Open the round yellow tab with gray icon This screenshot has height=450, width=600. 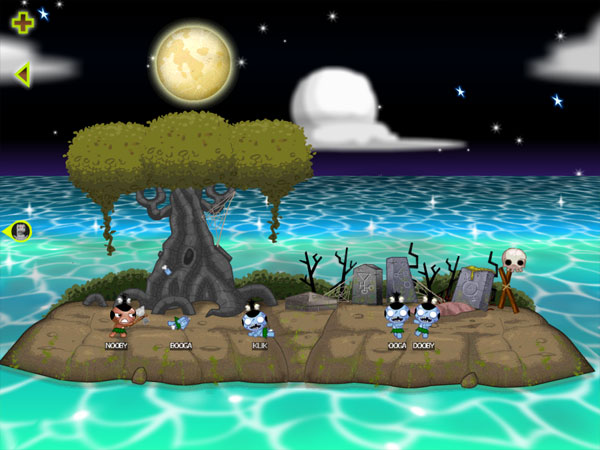(x=20, y=231)
